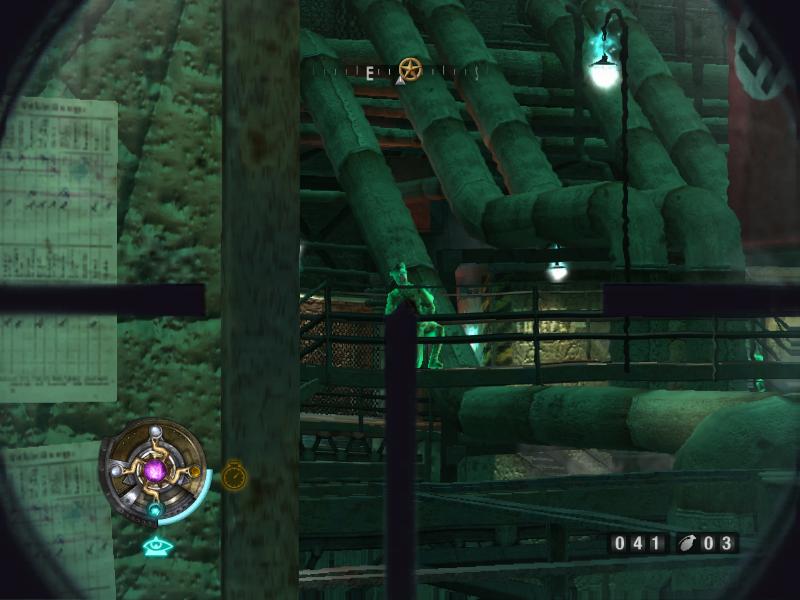Select the gold stopwatch power icon
The width and height of the screenshot is (800, 600).
click(x=234, y=475)
